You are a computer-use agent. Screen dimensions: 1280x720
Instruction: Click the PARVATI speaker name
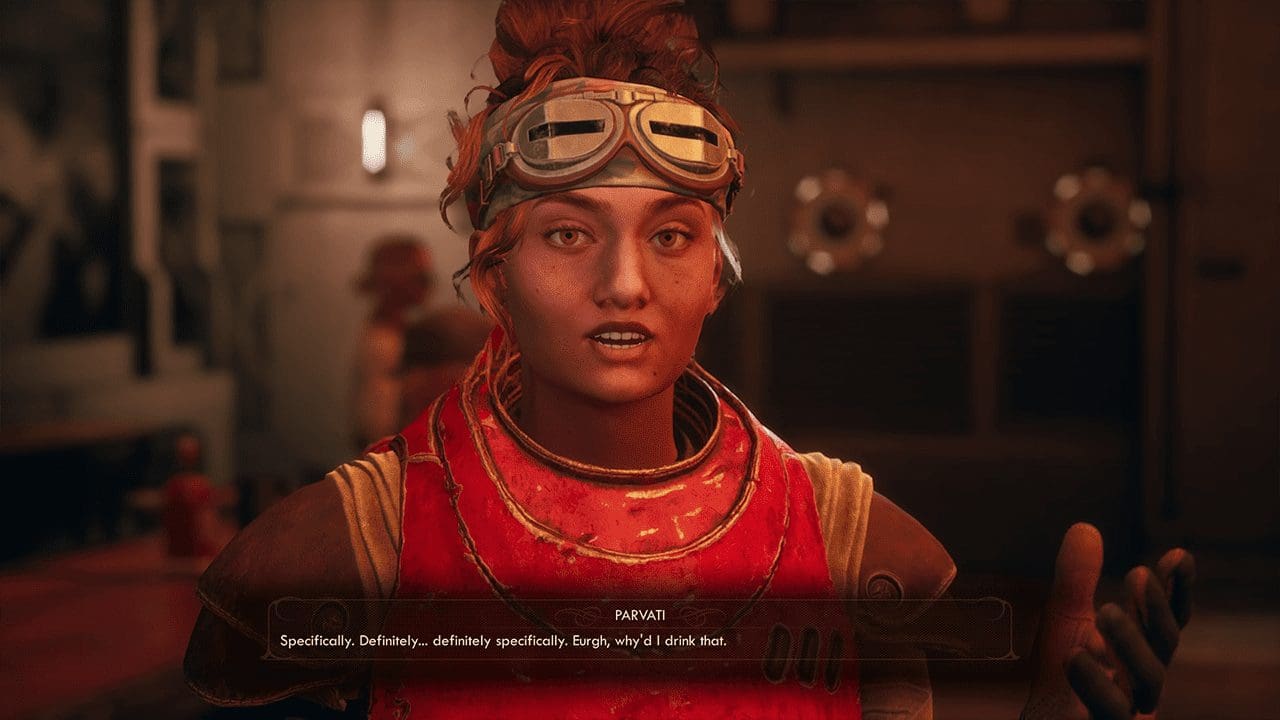638,615
